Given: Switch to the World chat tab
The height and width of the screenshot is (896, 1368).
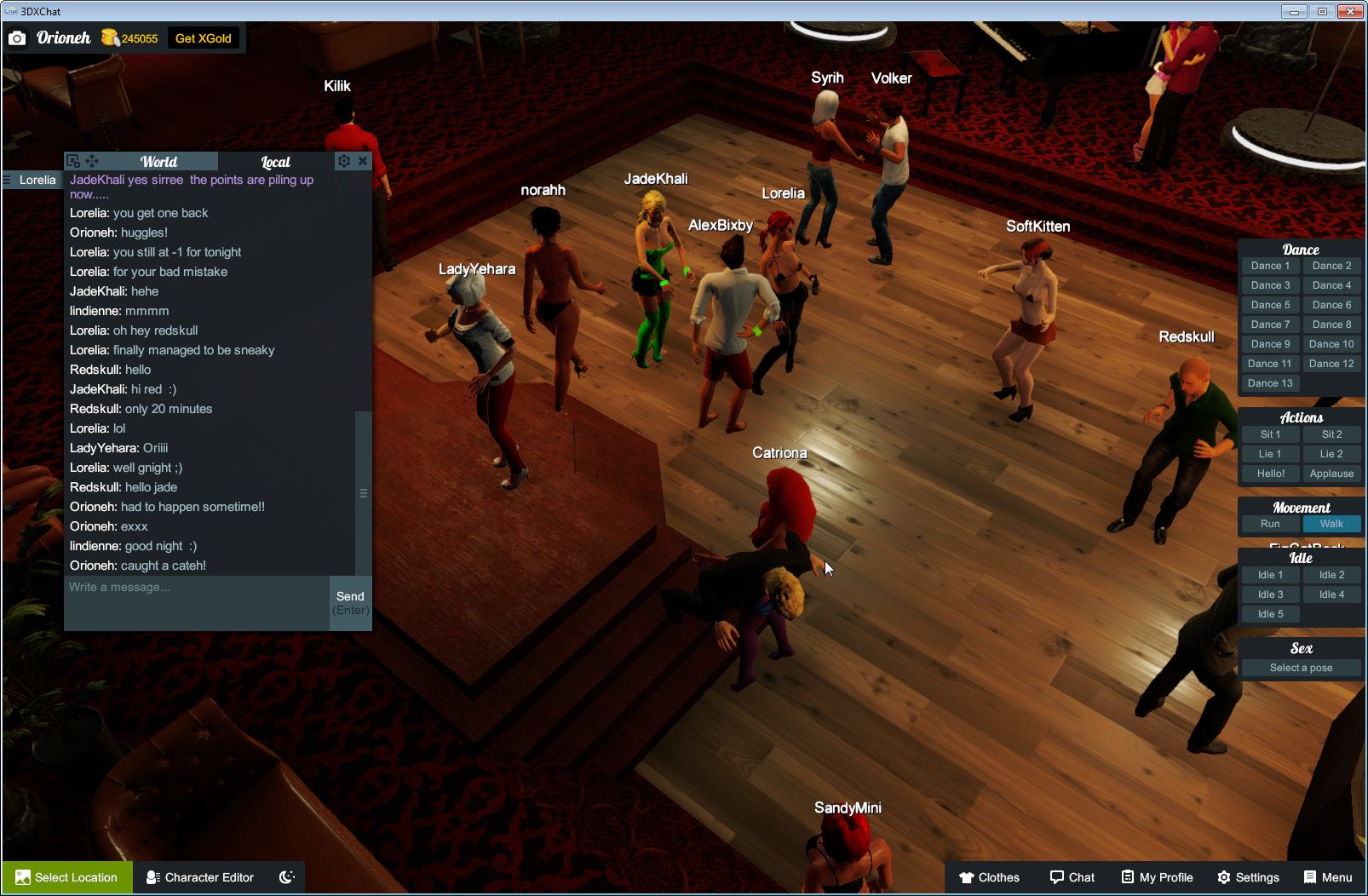Looking at the screenshot, I should point(158,161).
